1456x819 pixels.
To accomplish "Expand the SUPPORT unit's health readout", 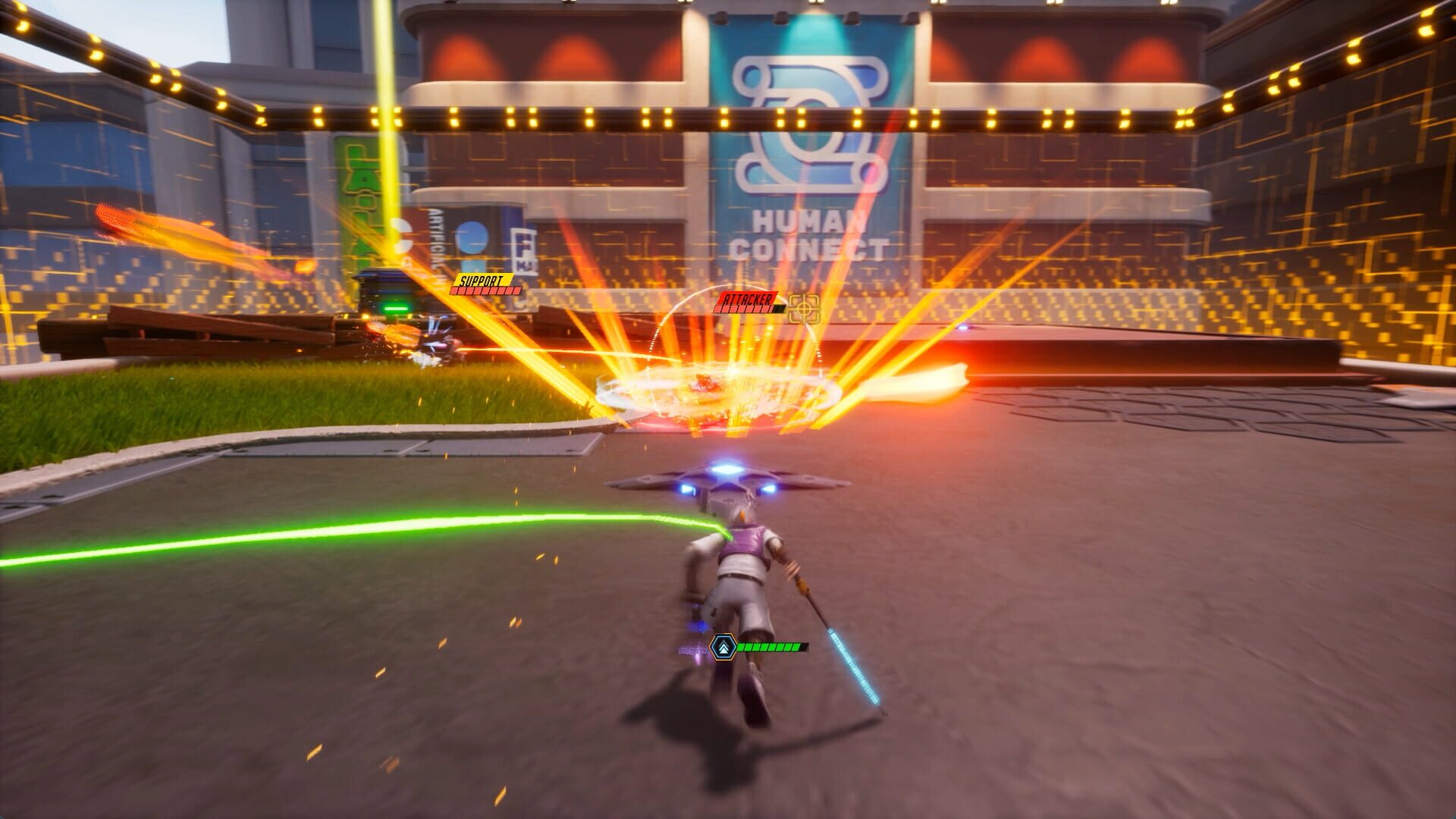I will pyautogui.click(x=485, y=290).
